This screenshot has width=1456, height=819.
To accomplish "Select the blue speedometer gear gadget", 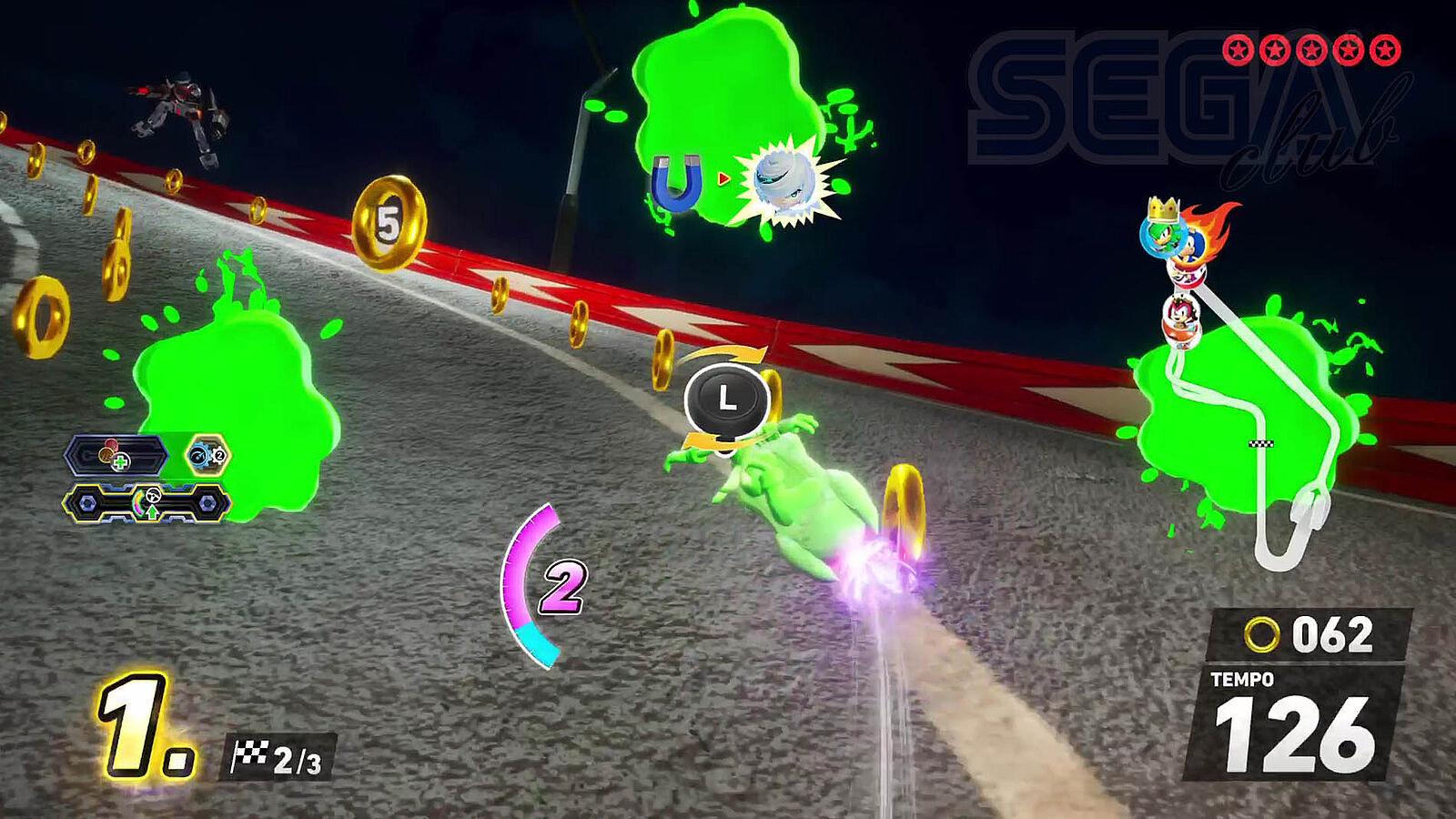I will 207,455.
